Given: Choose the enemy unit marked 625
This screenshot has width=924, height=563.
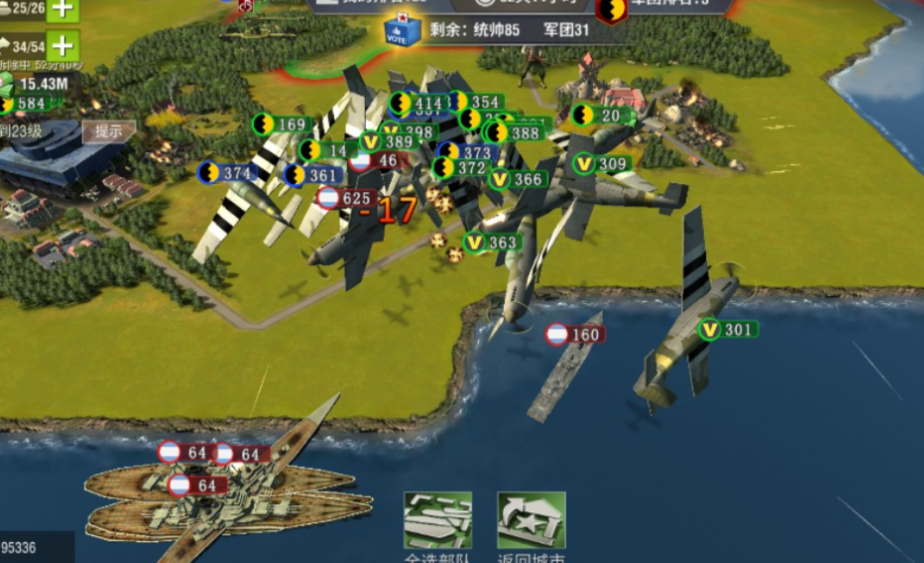Looking at the screenshot, I should [x=346, y=198].
